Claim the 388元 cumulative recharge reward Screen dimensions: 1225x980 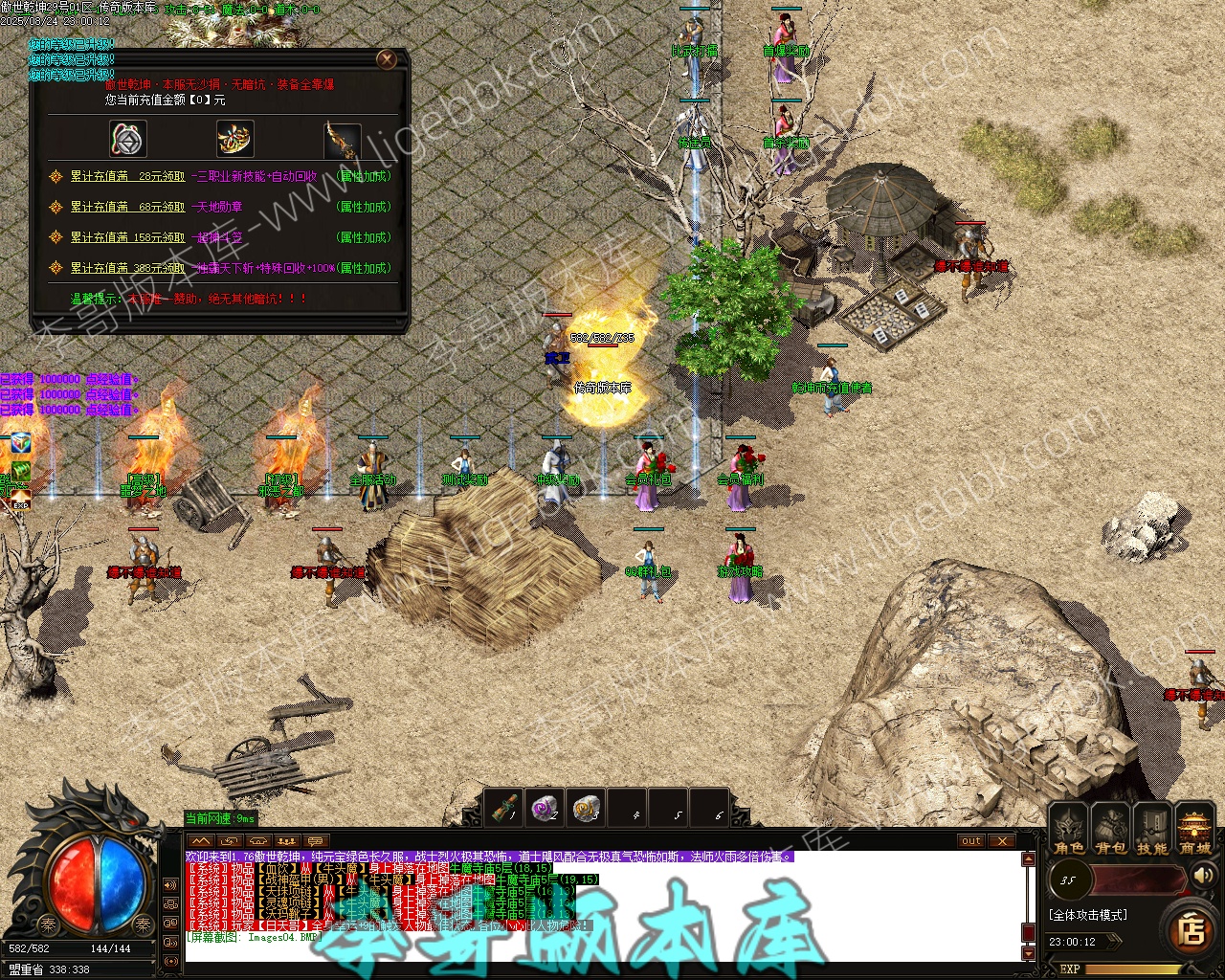tap(127, 268)
